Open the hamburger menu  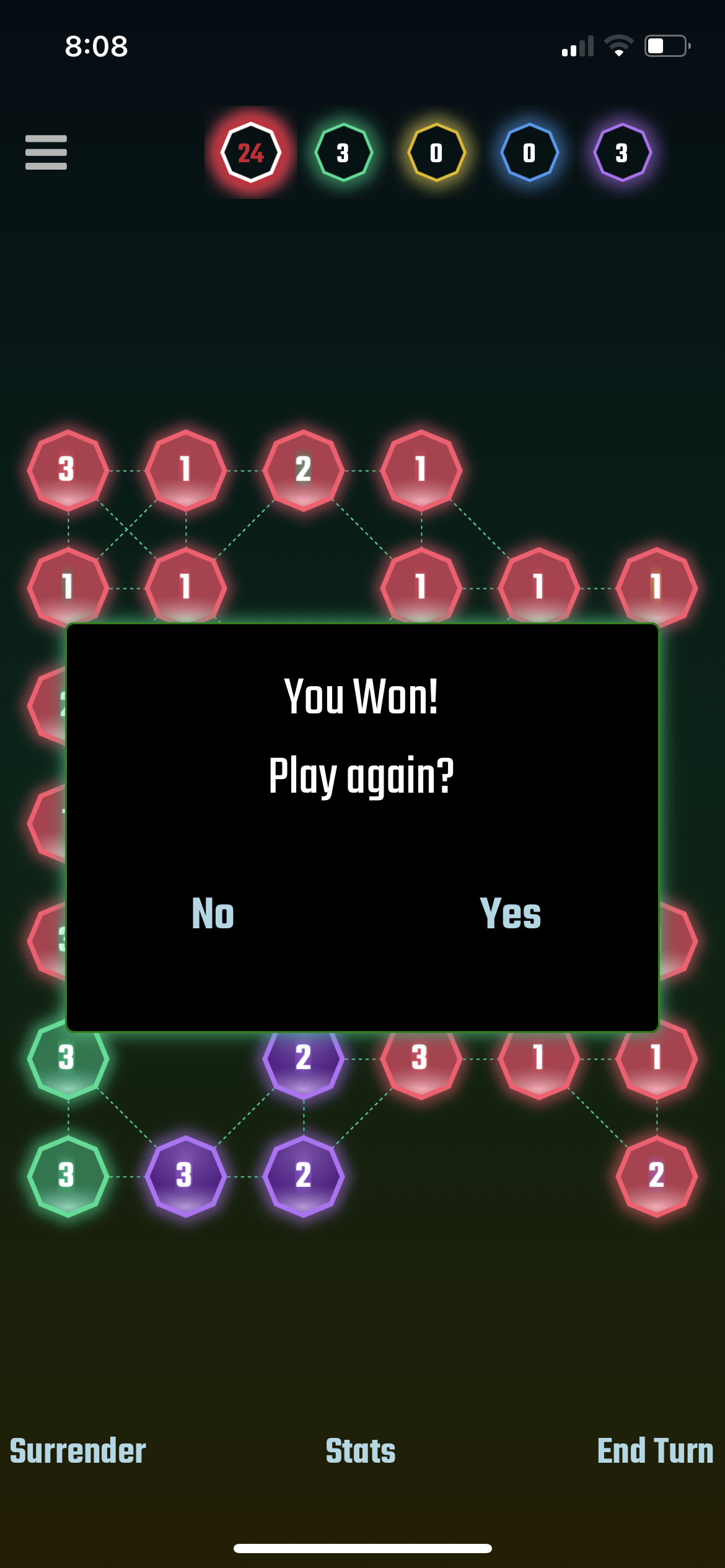[46, 152]
